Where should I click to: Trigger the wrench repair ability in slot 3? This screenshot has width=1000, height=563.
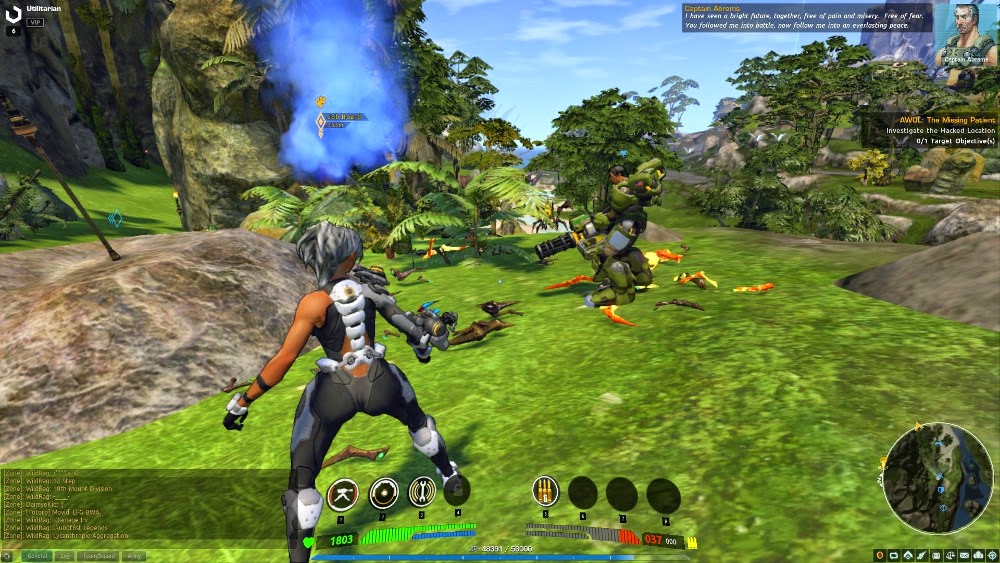(x=423, y=492)
